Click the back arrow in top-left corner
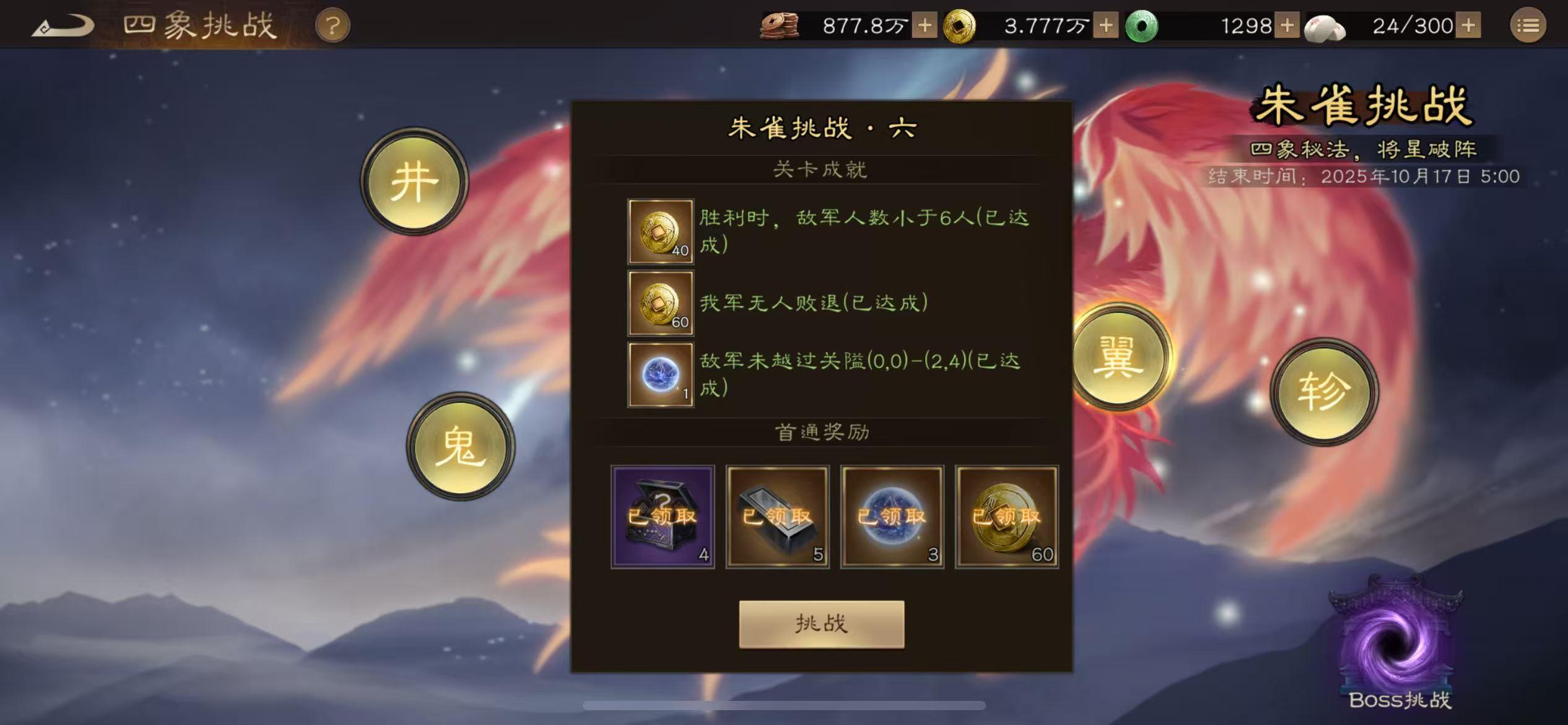The height and width of the screenshot is (725, 1568). (x=62, y=24)
